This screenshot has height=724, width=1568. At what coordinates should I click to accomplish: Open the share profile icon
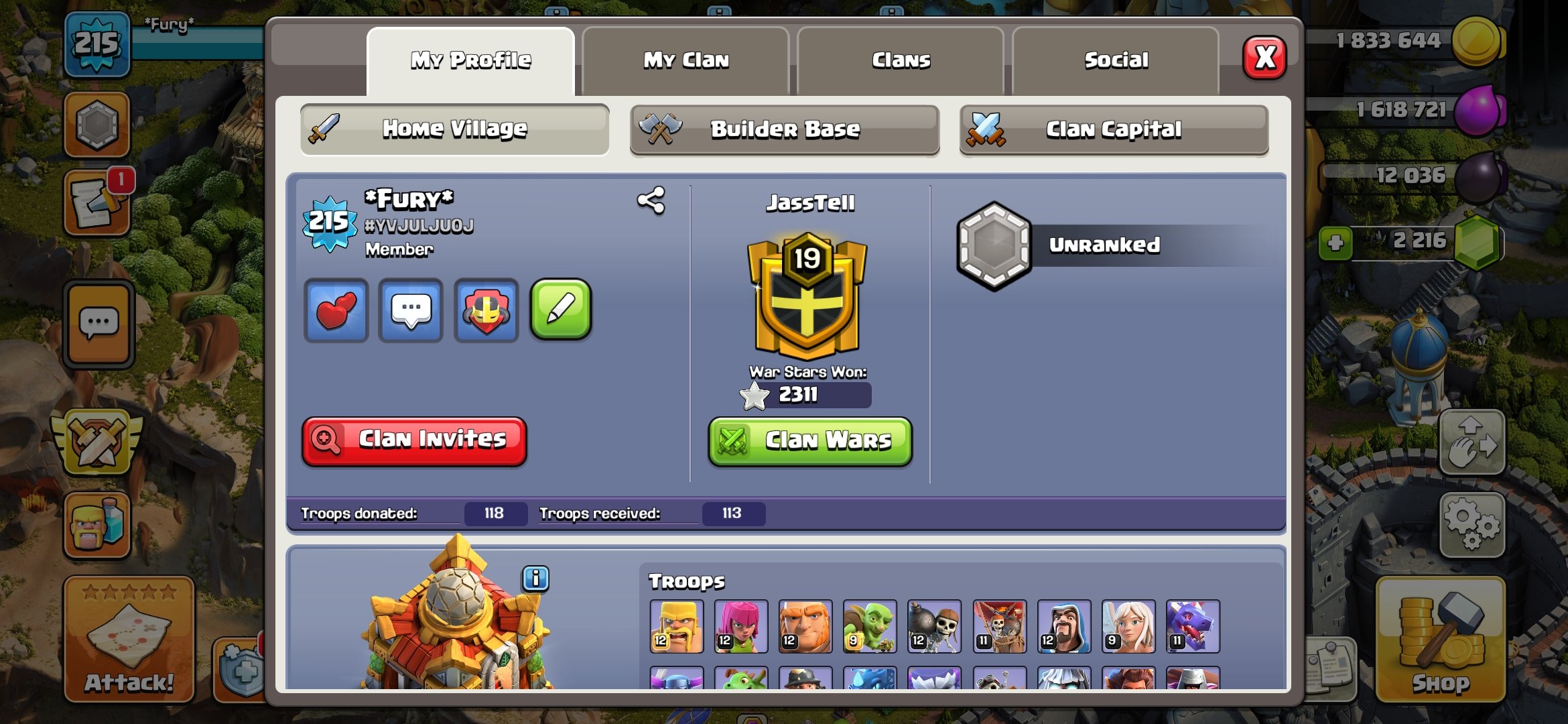click(651, 199)
